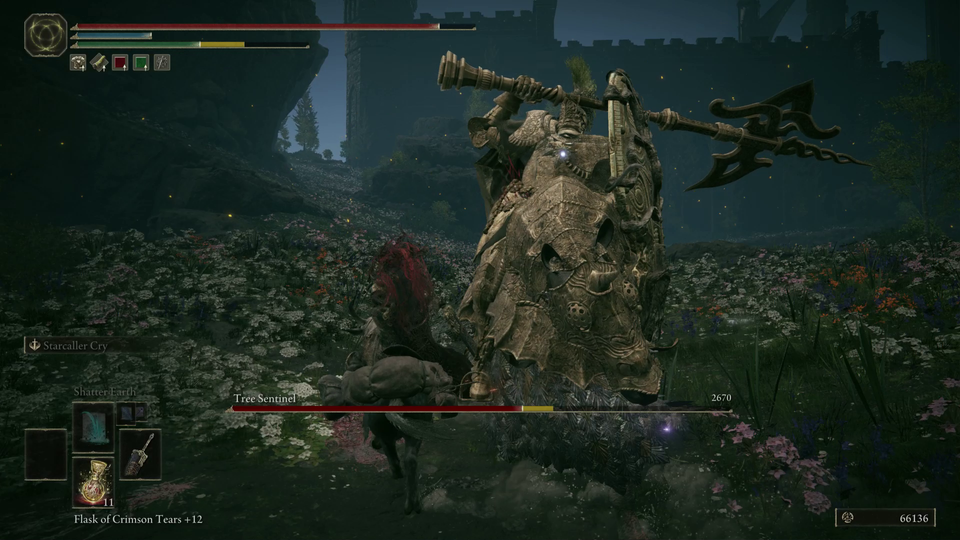Select the right-hand weapon slot

coord(140,454)
